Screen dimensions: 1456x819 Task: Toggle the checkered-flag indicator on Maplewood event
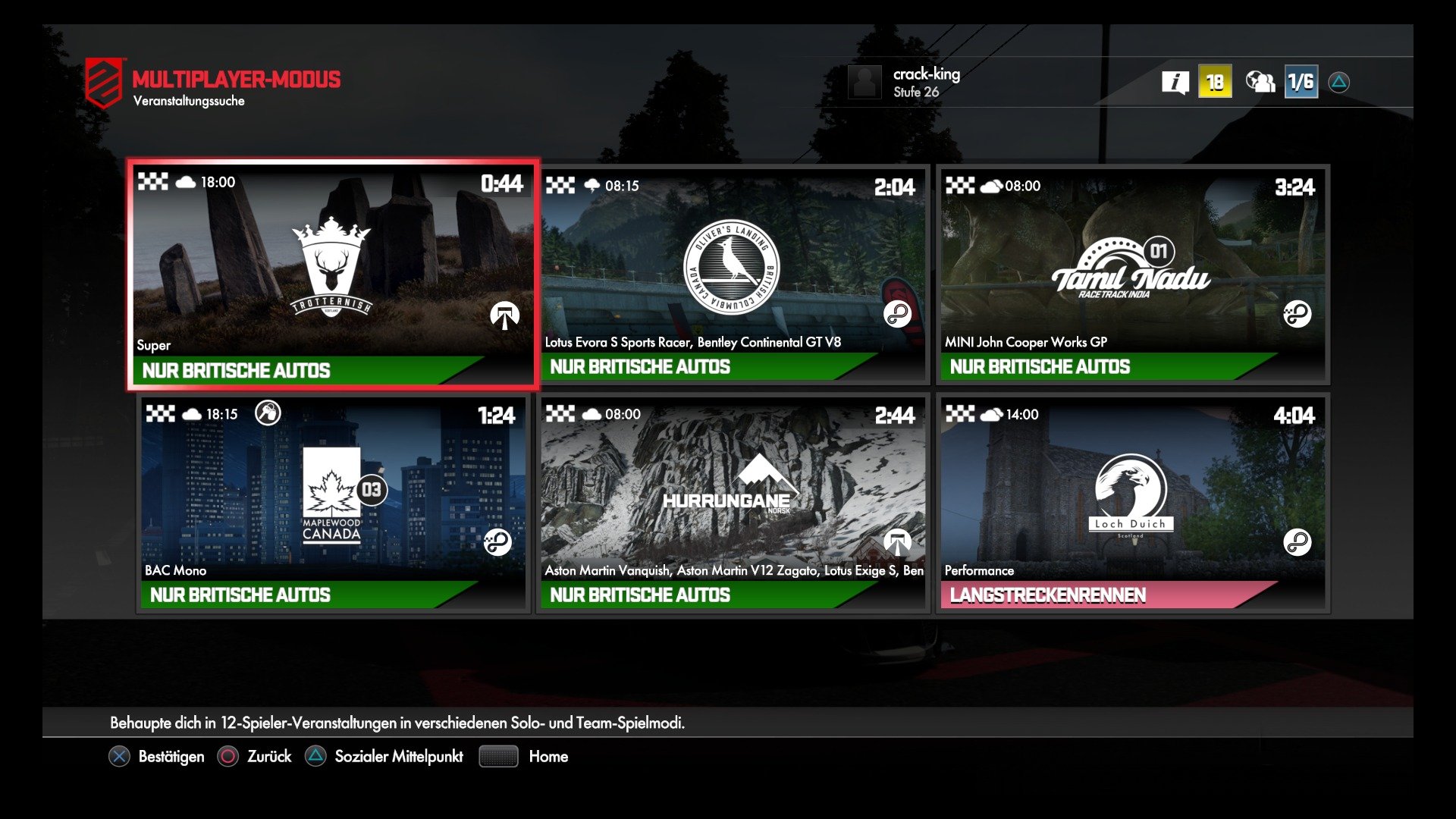161,413
